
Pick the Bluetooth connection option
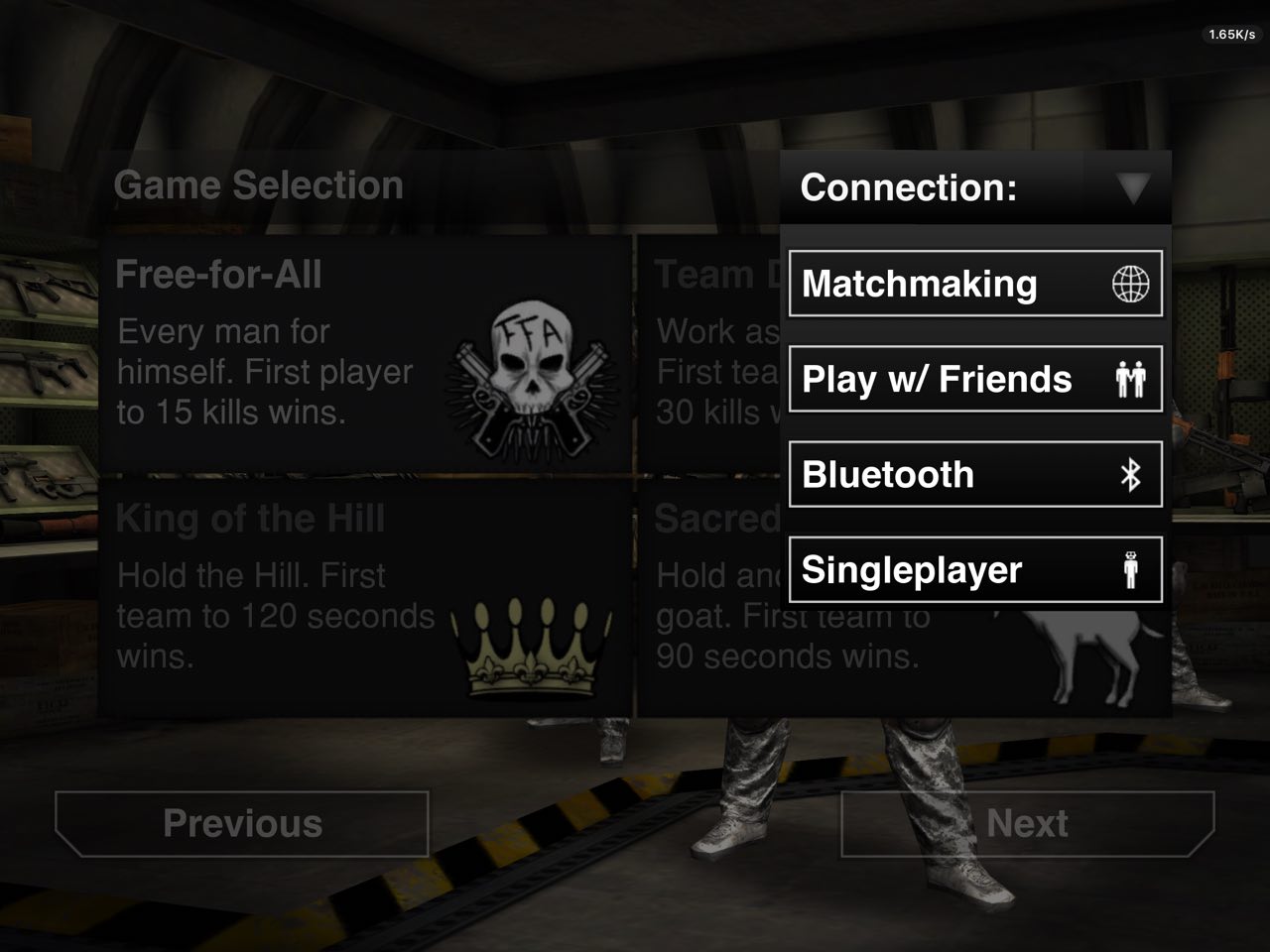coord(974,474)
